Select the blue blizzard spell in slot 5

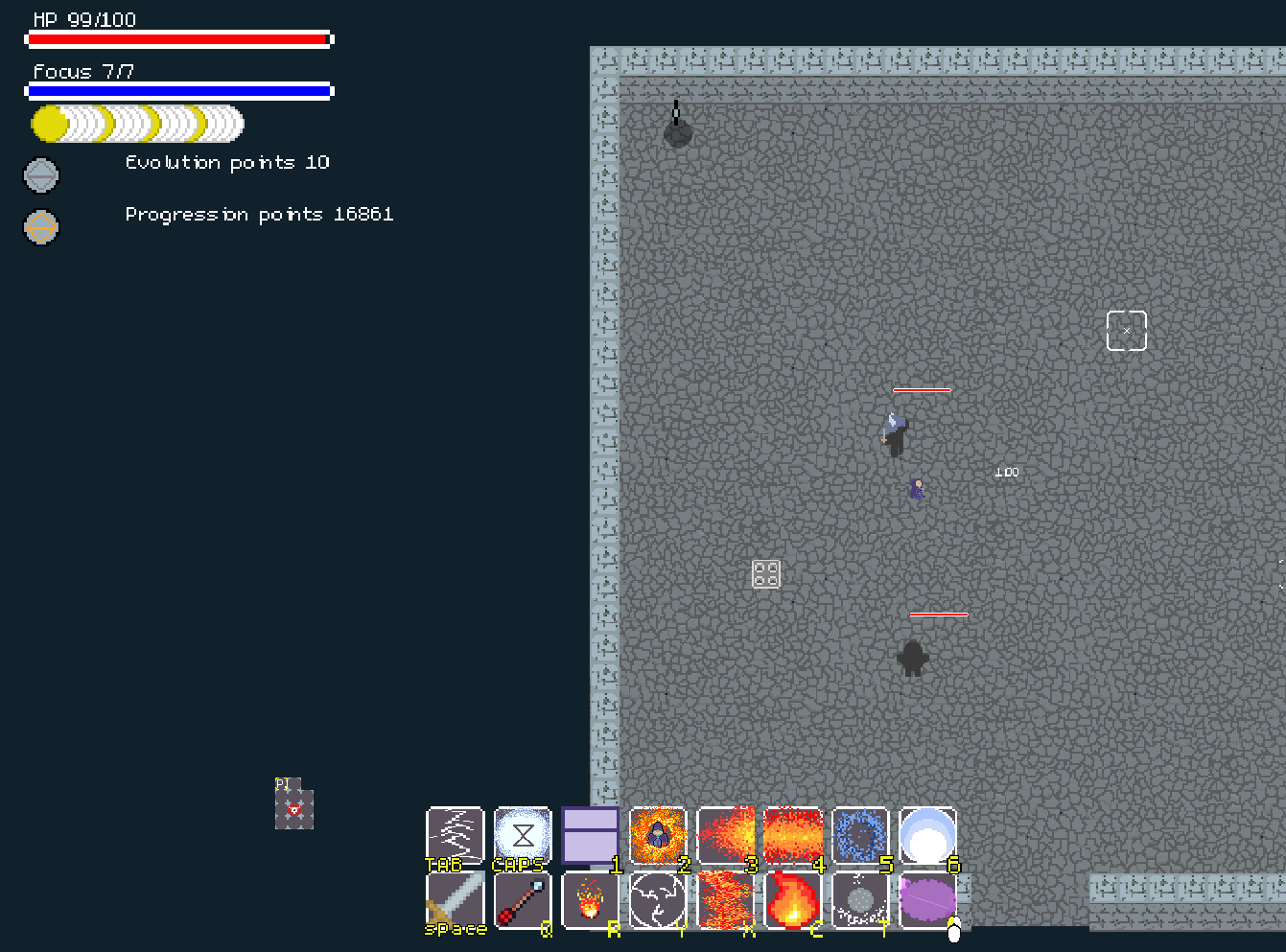(x=860, y=836)
